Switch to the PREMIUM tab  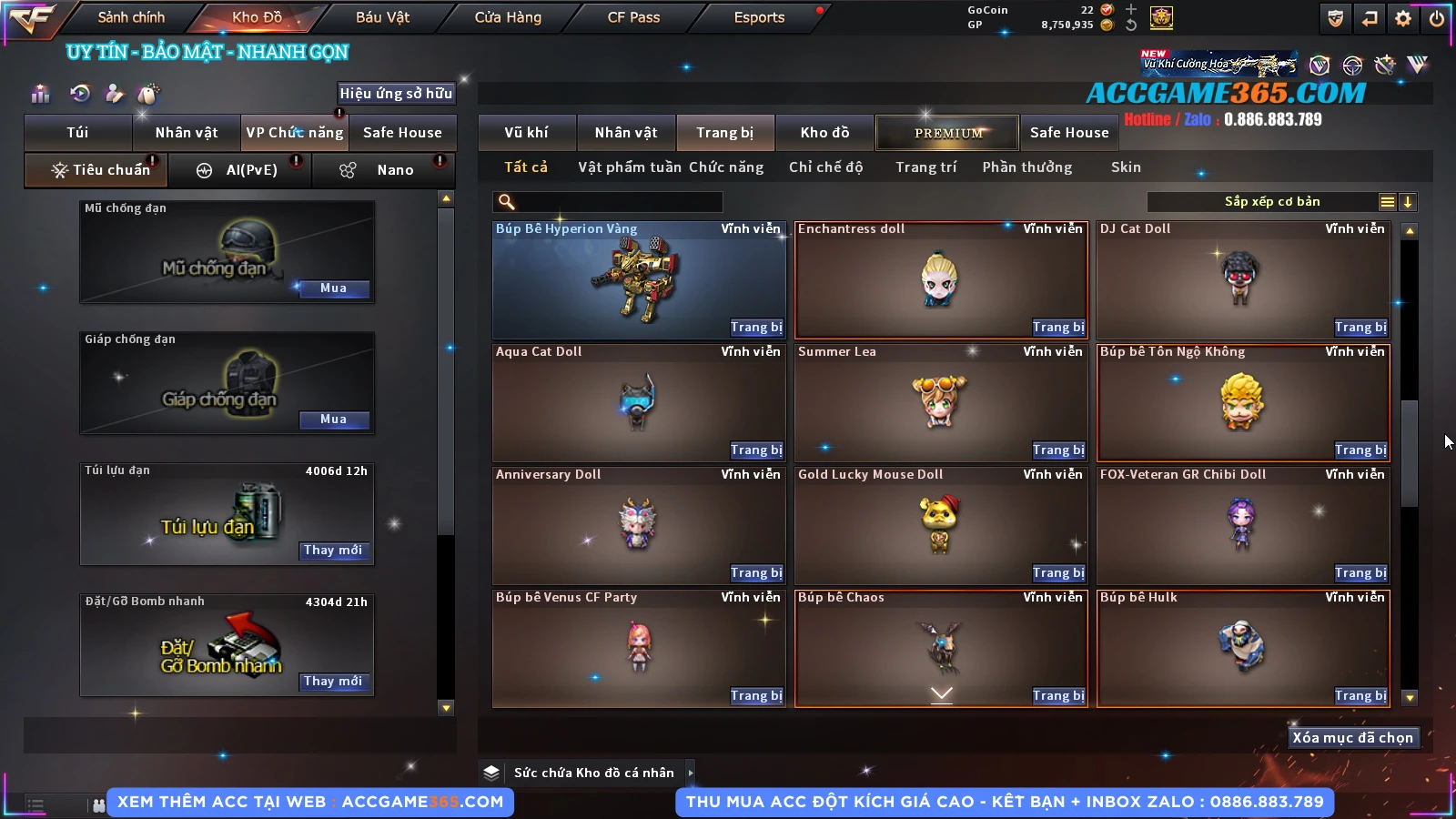(948, 133)
